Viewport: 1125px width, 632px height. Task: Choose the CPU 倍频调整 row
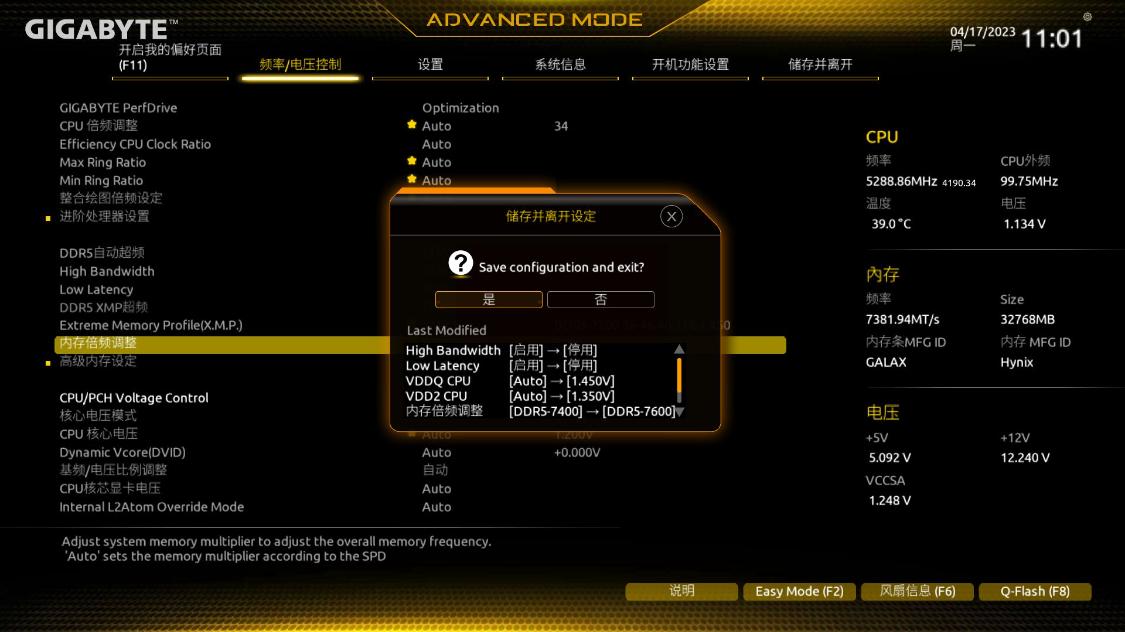[99, 126]
